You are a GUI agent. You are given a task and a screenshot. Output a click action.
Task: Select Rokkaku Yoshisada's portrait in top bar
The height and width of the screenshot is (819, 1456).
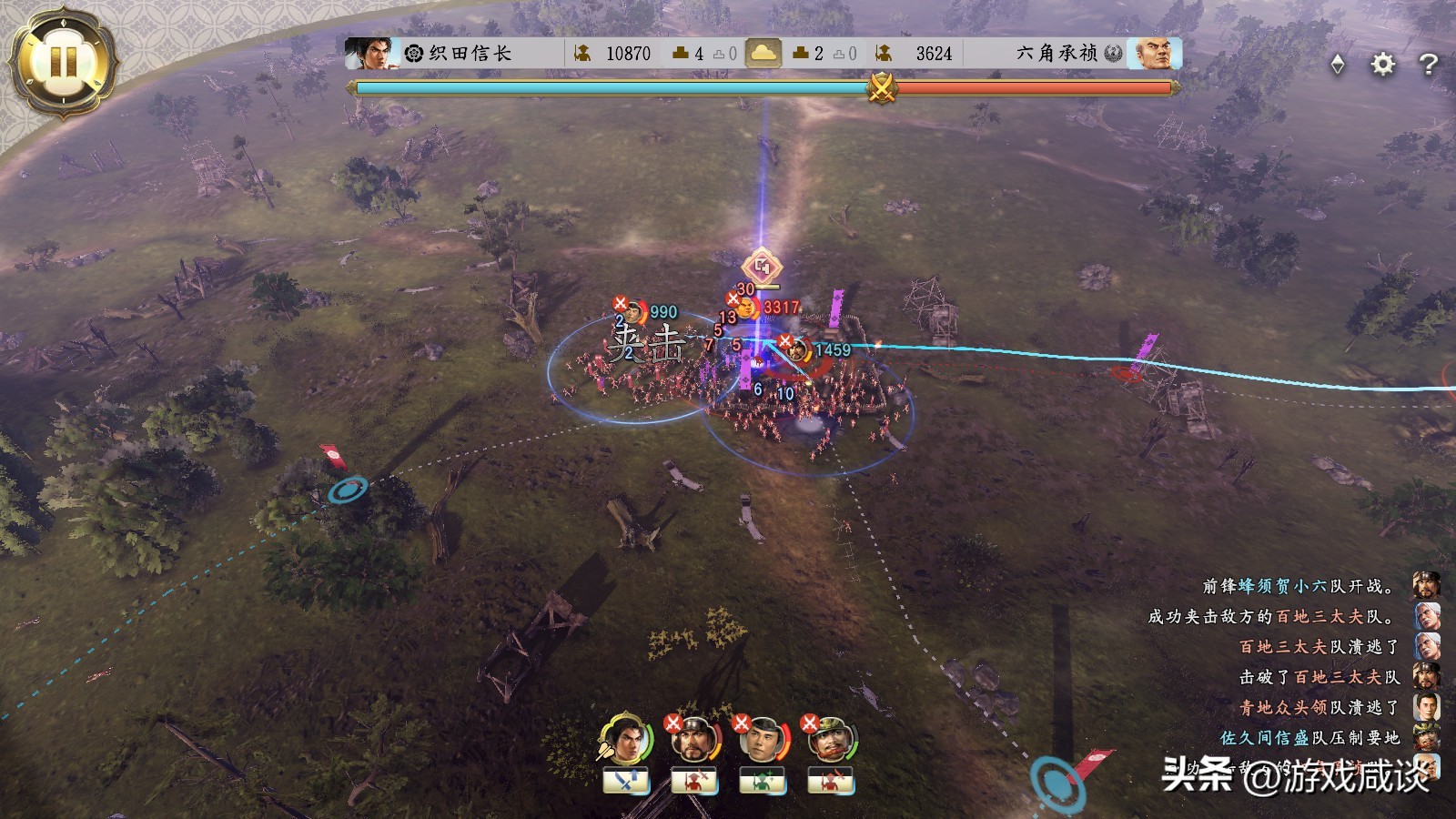tap(1153, 54)
